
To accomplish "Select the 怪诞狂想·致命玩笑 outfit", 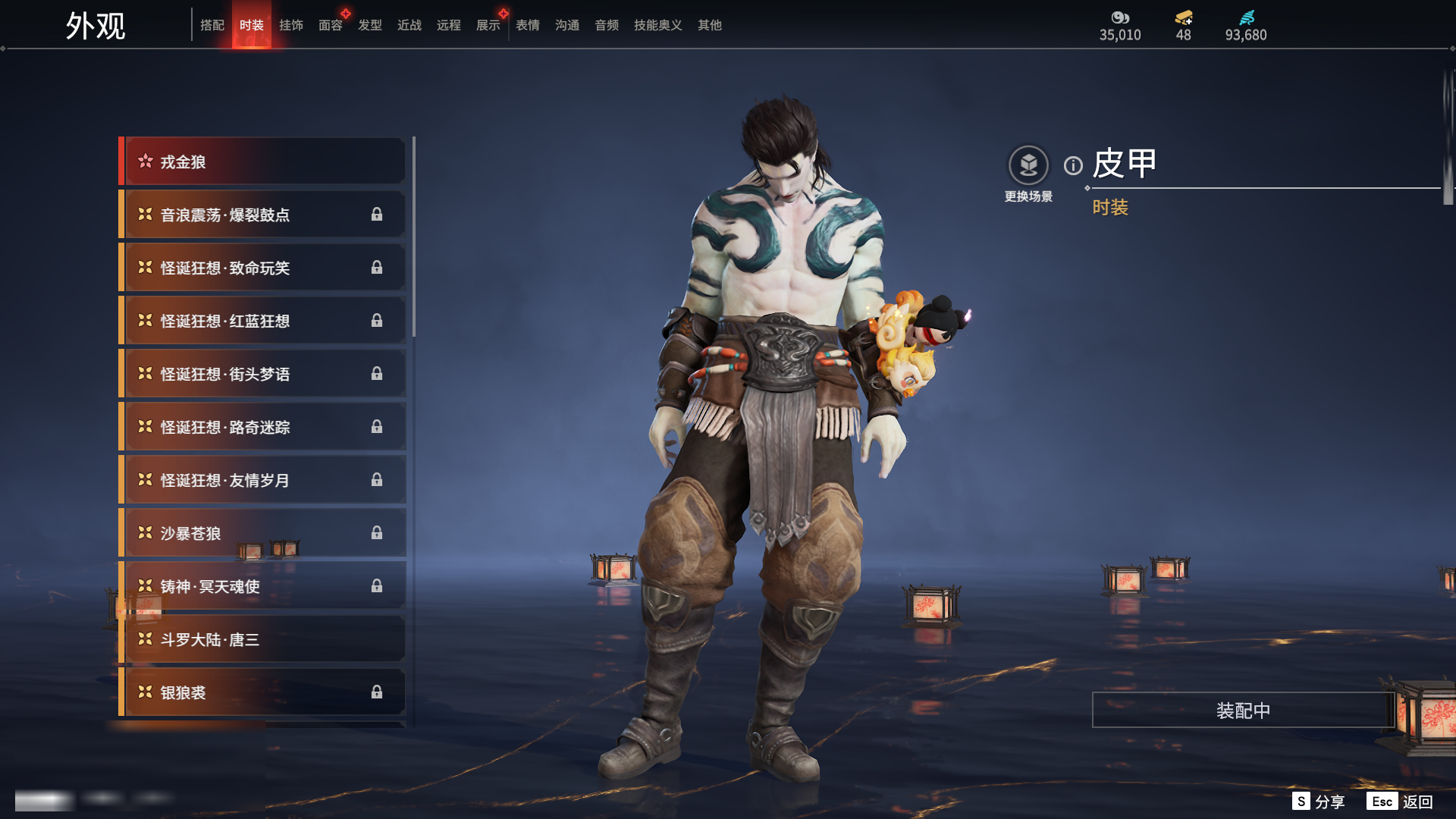I will (x=262, y=268).
